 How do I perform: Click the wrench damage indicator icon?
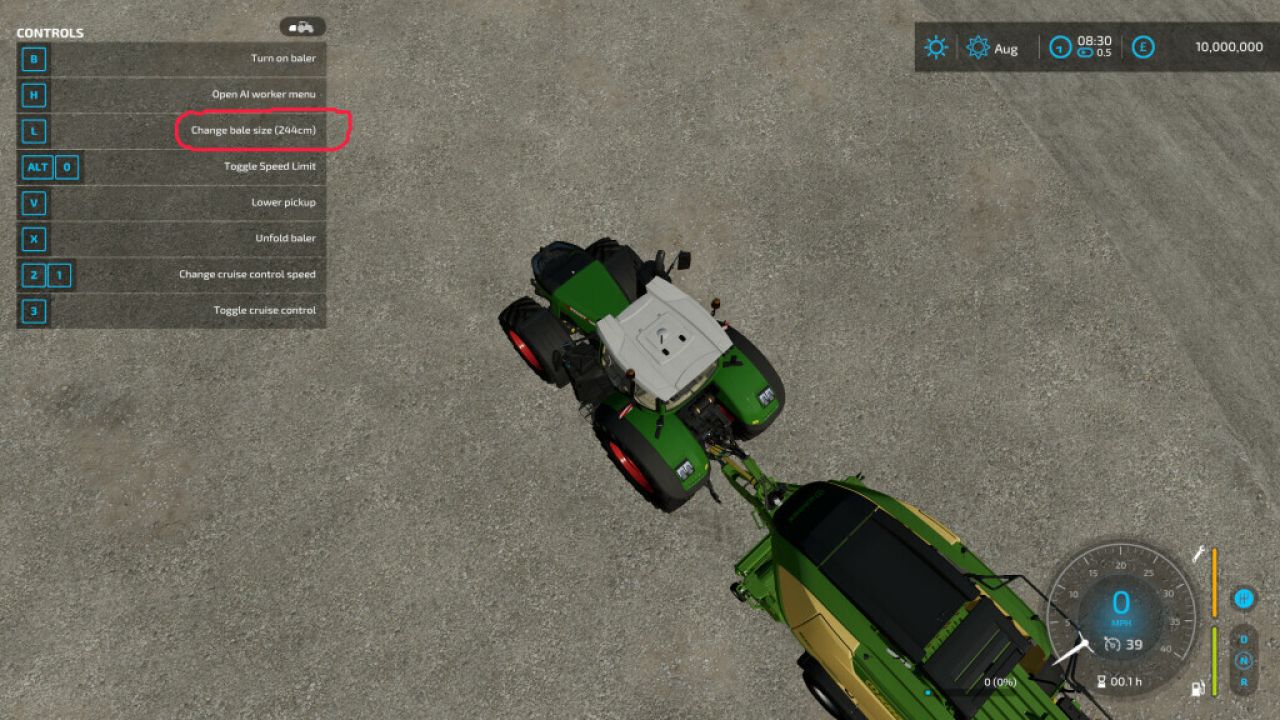[x=1200, y=551]
